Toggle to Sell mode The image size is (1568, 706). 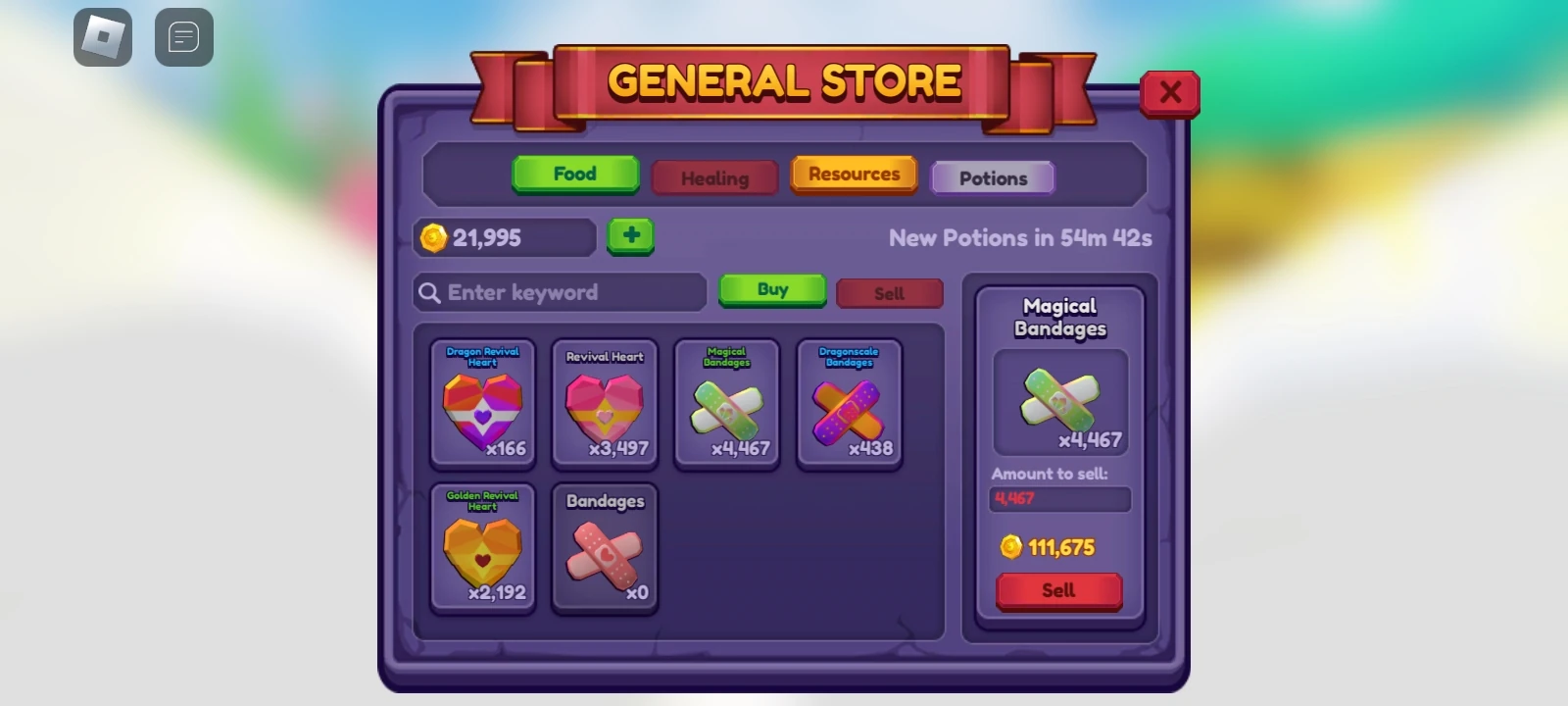889,293
